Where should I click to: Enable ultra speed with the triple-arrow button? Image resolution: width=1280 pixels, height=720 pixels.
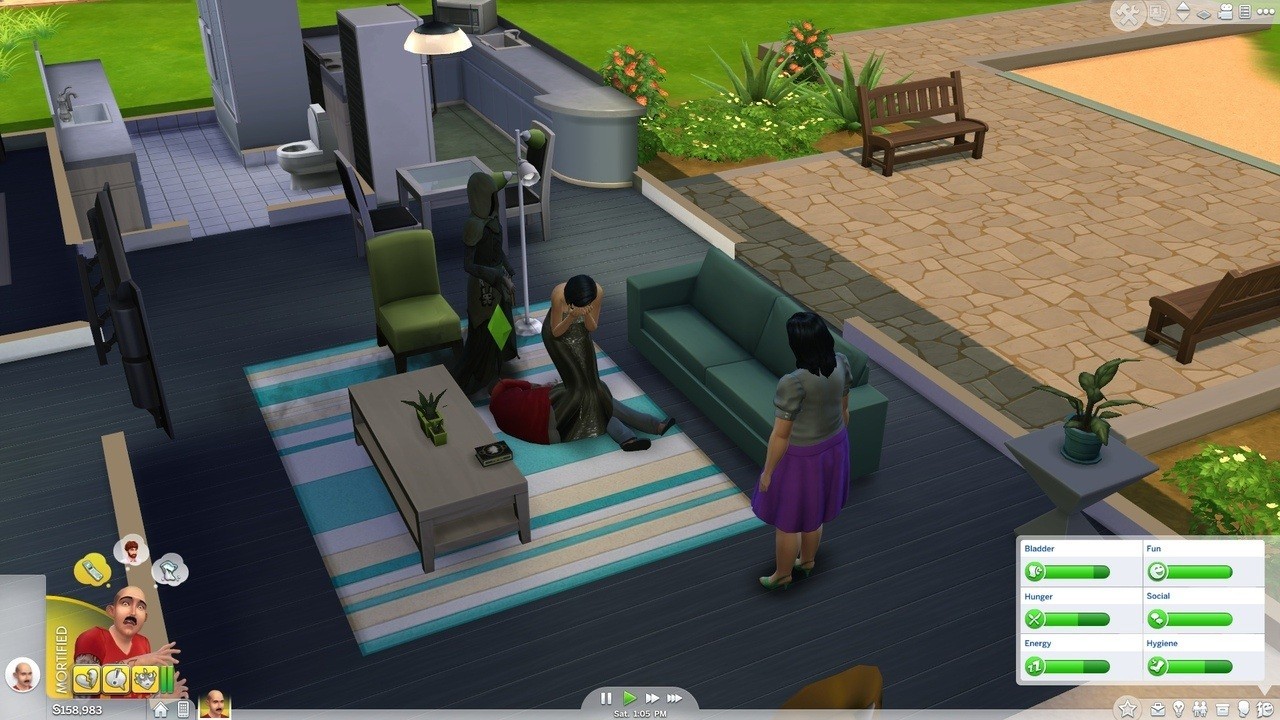(675, 698)
